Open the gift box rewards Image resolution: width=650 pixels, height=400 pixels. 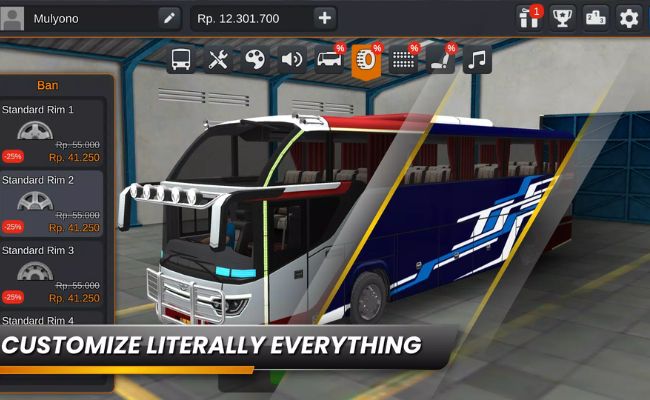coord(529,17)
